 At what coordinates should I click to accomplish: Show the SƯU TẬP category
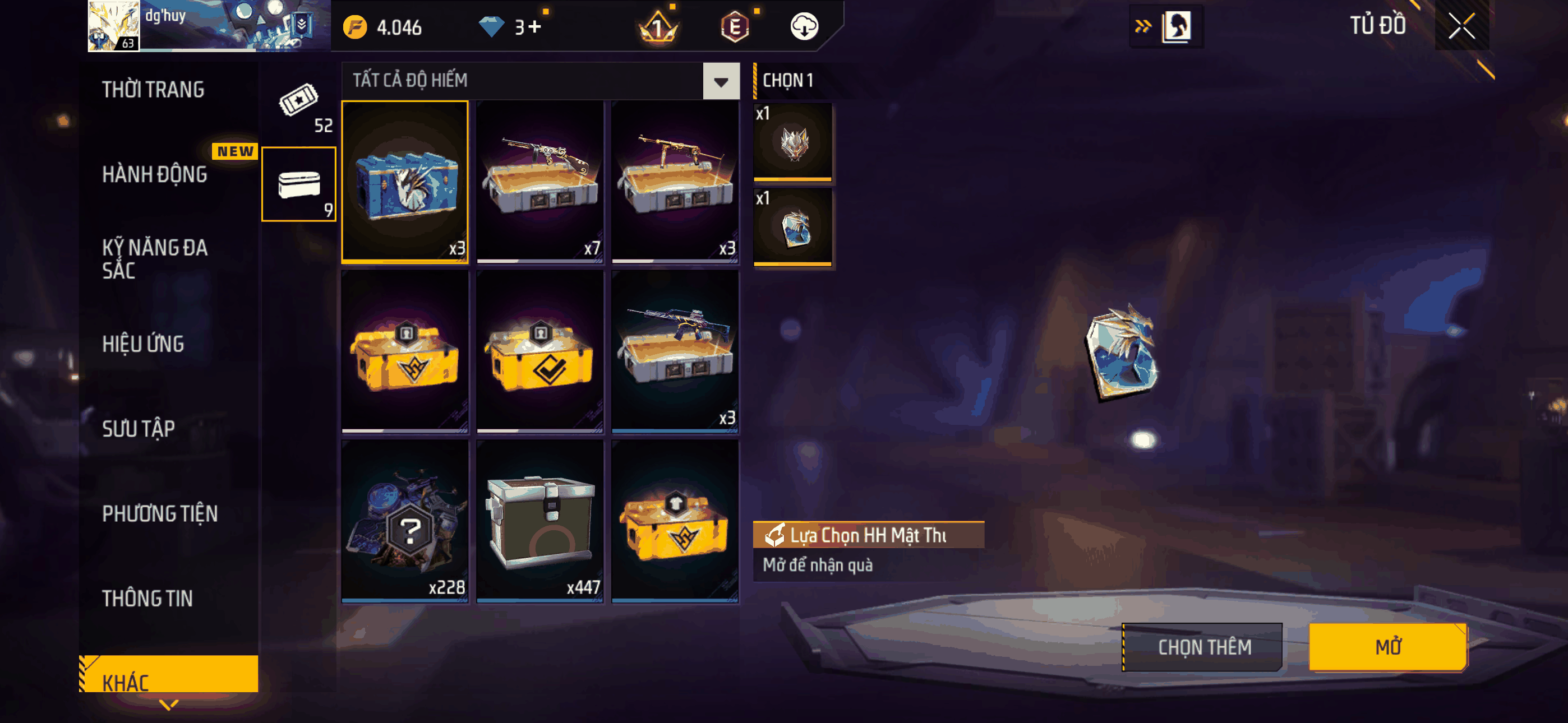coord(138,428)
